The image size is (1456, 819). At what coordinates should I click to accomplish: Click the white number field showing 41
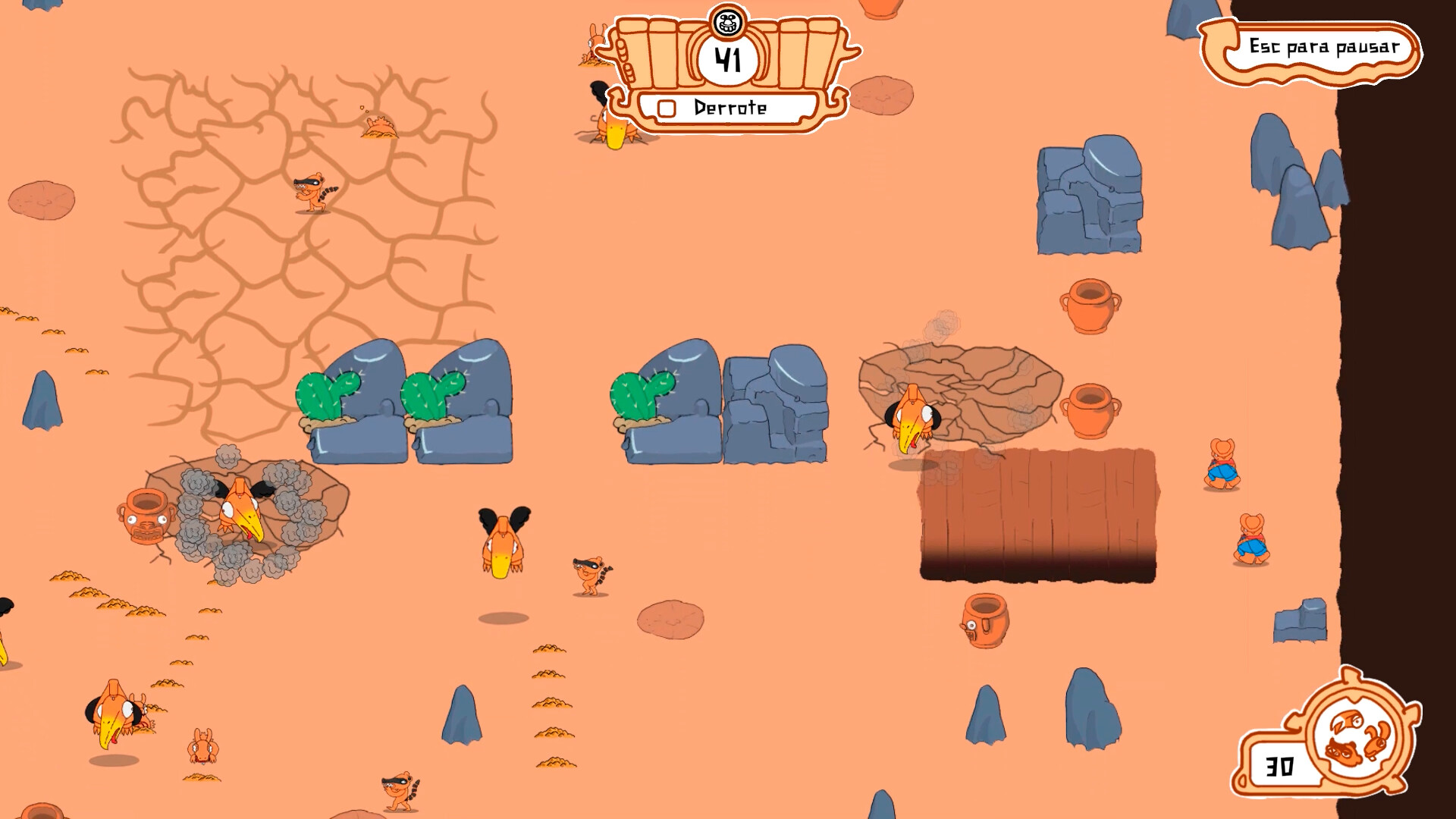tap(728, 59)
